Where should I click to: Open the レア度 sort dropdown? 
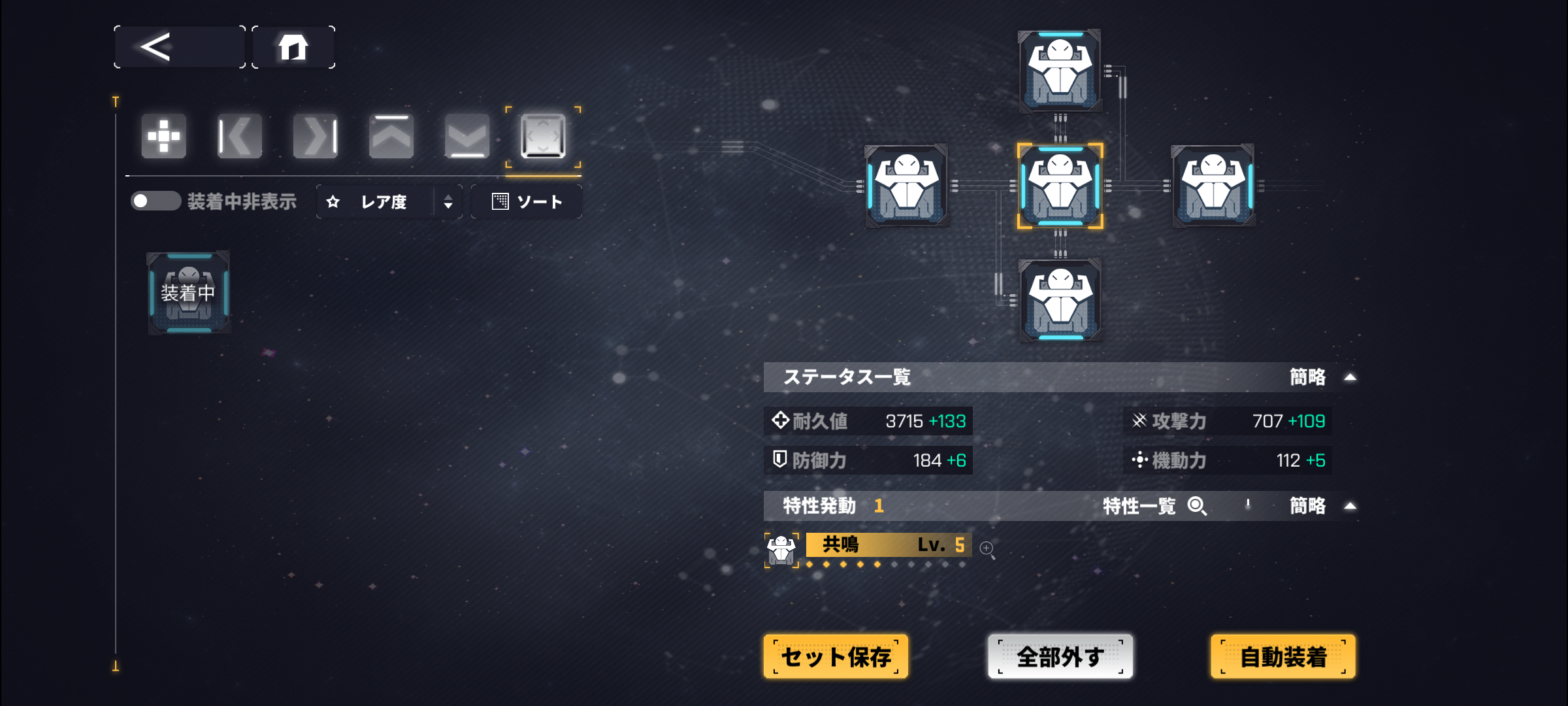pos(389,201)
